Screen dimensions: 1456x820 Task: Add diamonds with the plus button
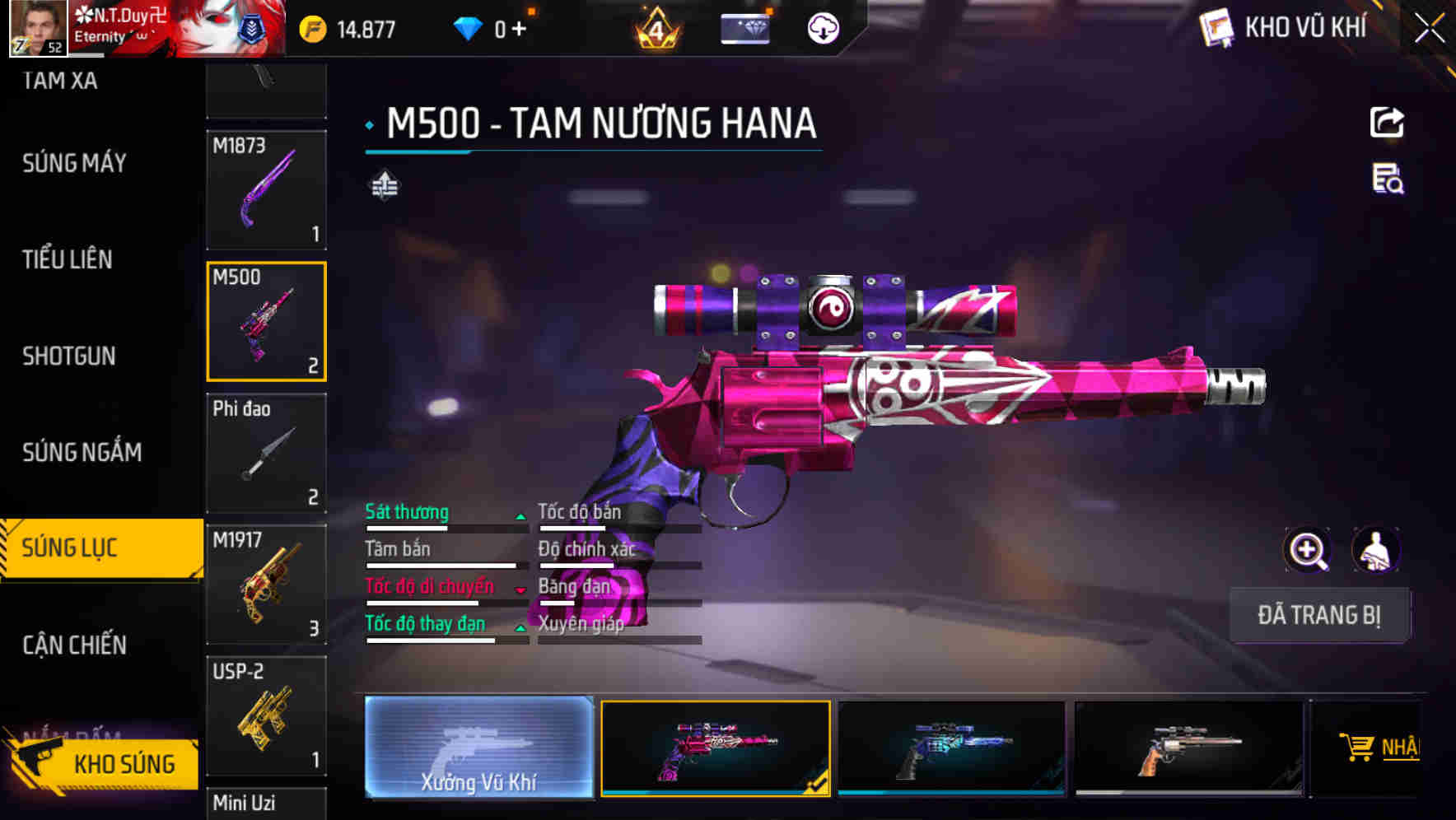(519, 30)
